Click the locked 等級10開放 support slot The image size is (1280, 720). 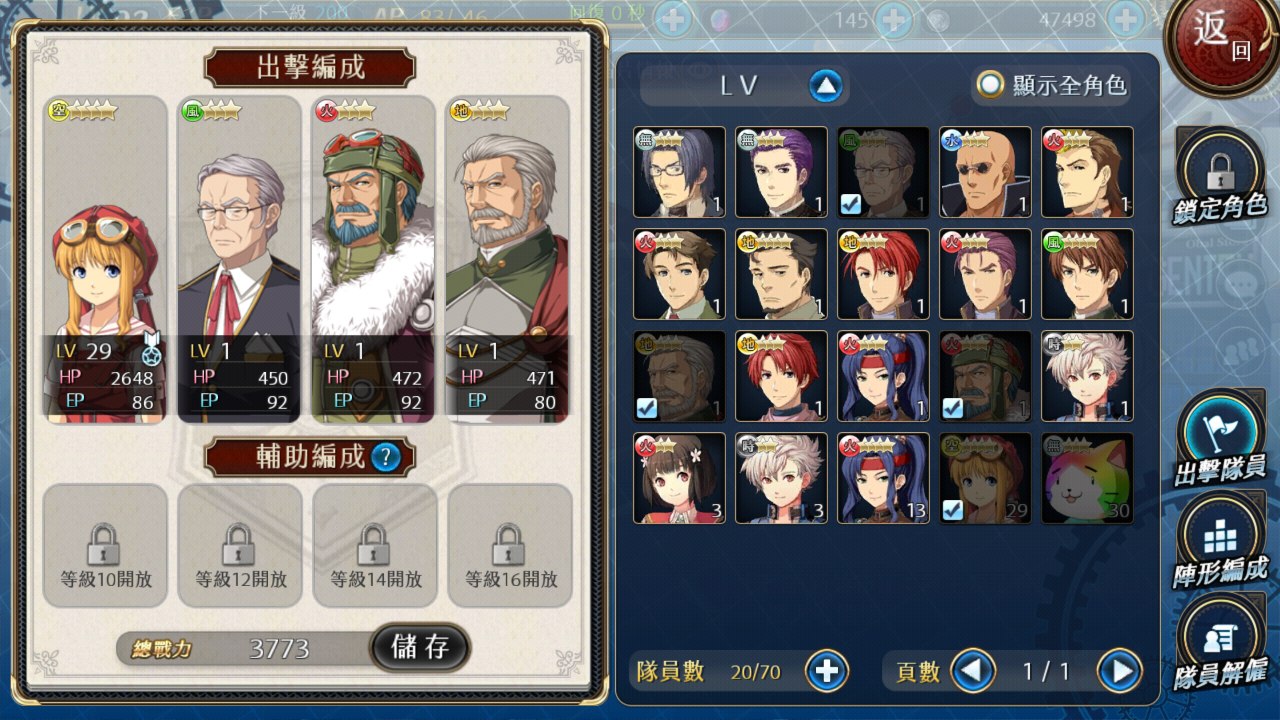[x=105, y=546]
